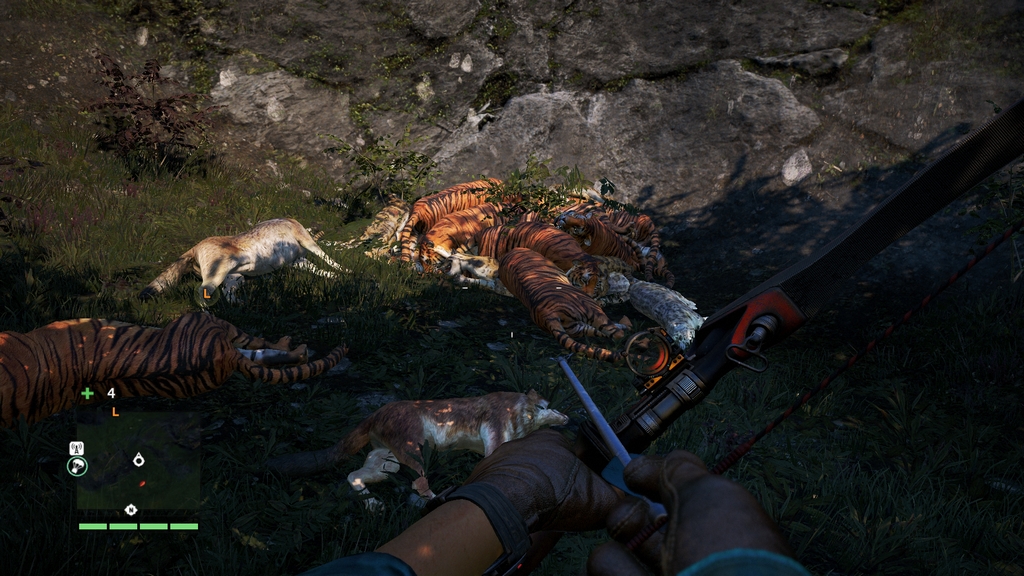The image size is (1024, 576).
Task: Click the green healing syringe plus icon
Action: point(88,393)
